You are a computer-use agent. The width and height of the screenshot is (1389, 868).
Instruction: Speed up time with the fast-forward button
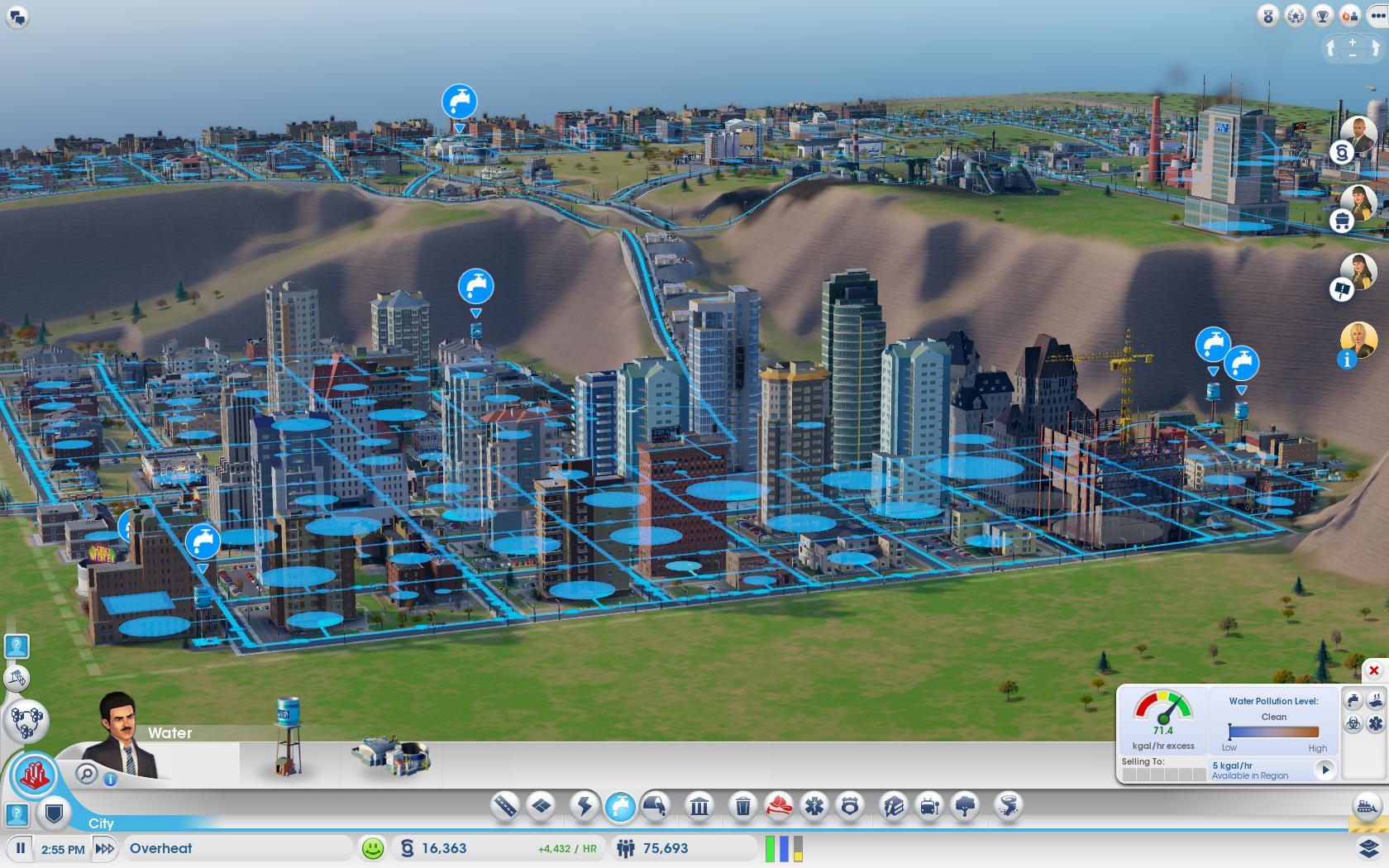(x=105, y=848)
